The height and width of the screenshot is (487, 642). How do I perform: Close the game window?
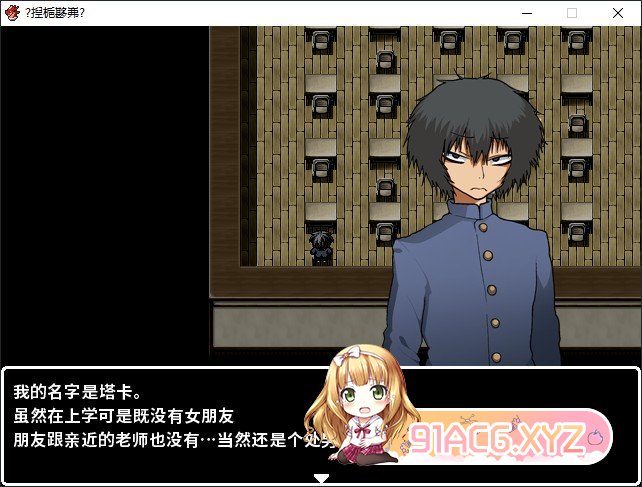tap(618, 13)
